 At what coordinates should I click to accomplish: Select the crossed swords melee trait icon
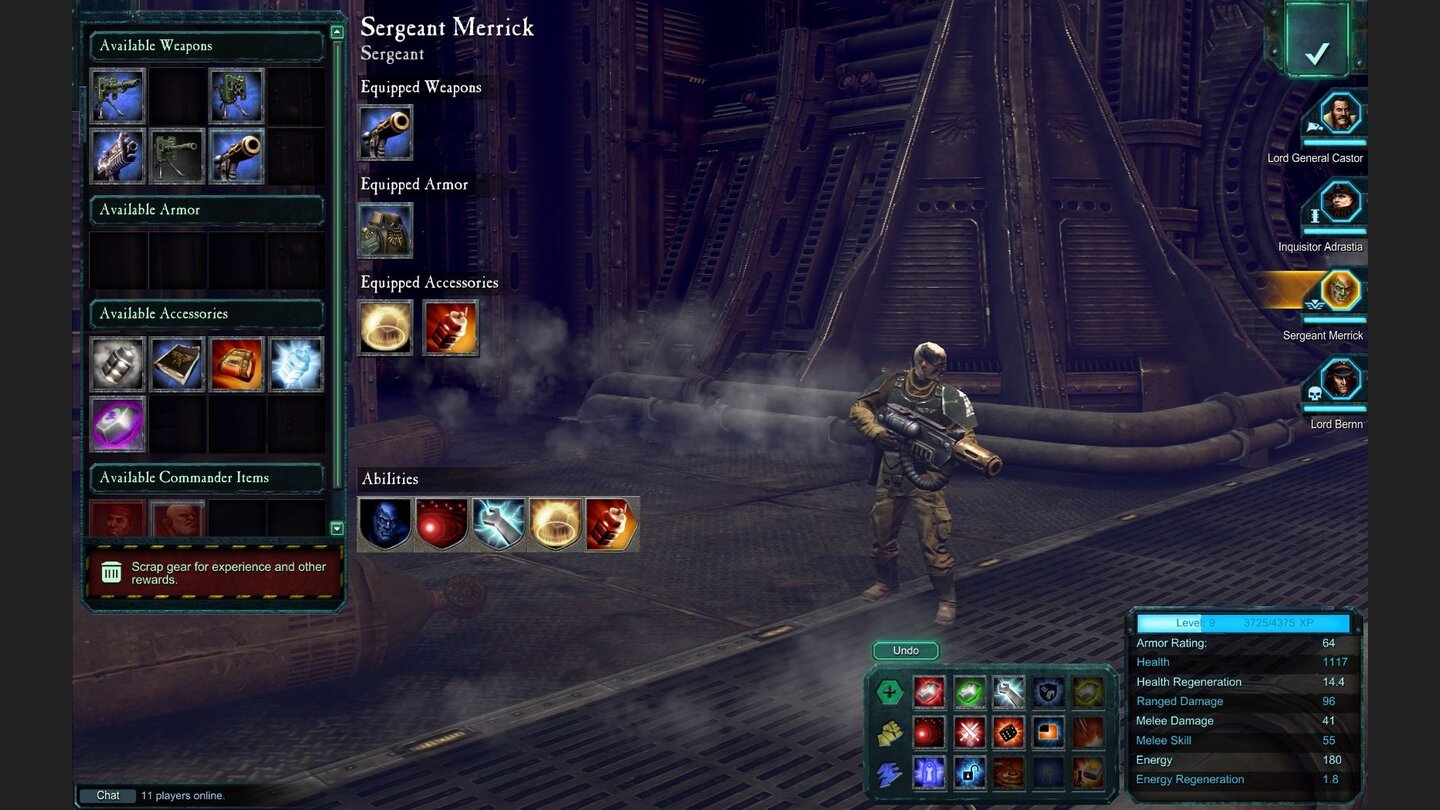pyautogui.click(x=969, y=733)
